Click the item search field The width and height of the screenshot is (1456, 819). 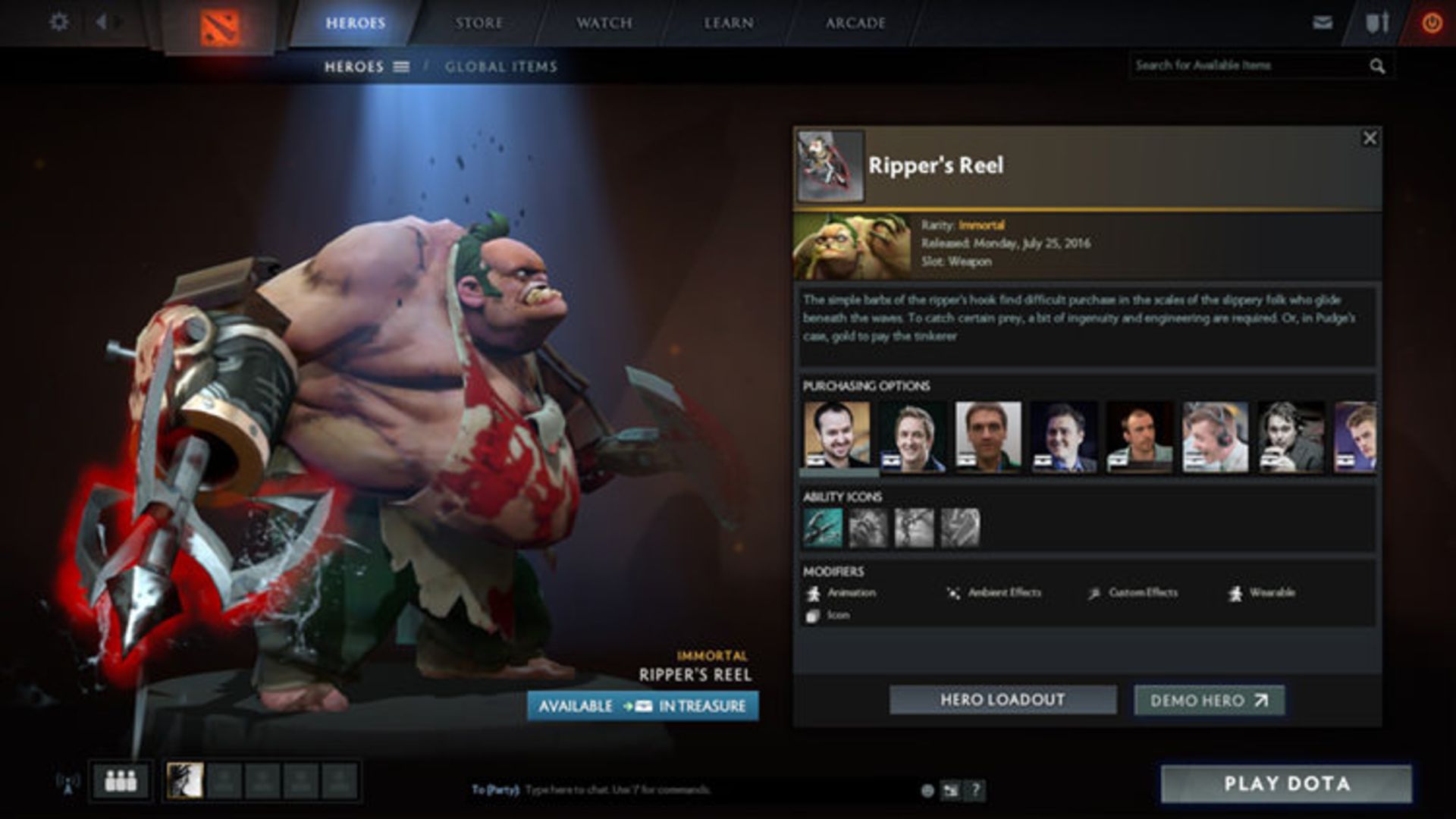(1247, 66)
